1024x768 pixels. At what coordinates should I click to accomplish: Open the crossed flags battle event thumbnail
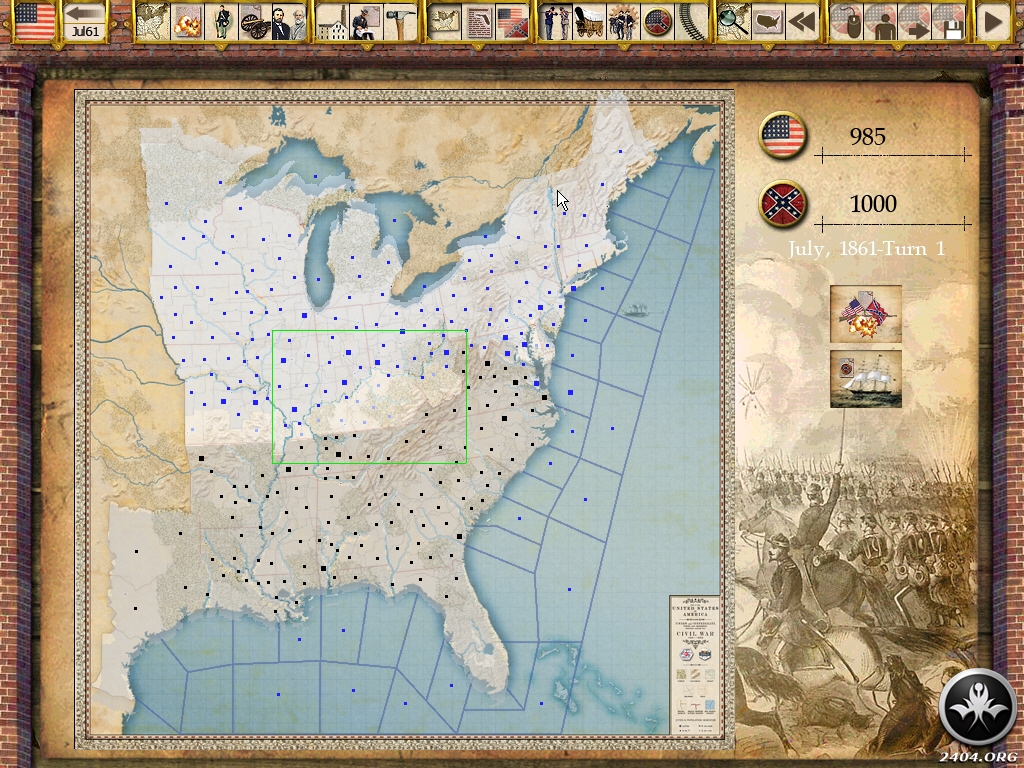point(866,314)
